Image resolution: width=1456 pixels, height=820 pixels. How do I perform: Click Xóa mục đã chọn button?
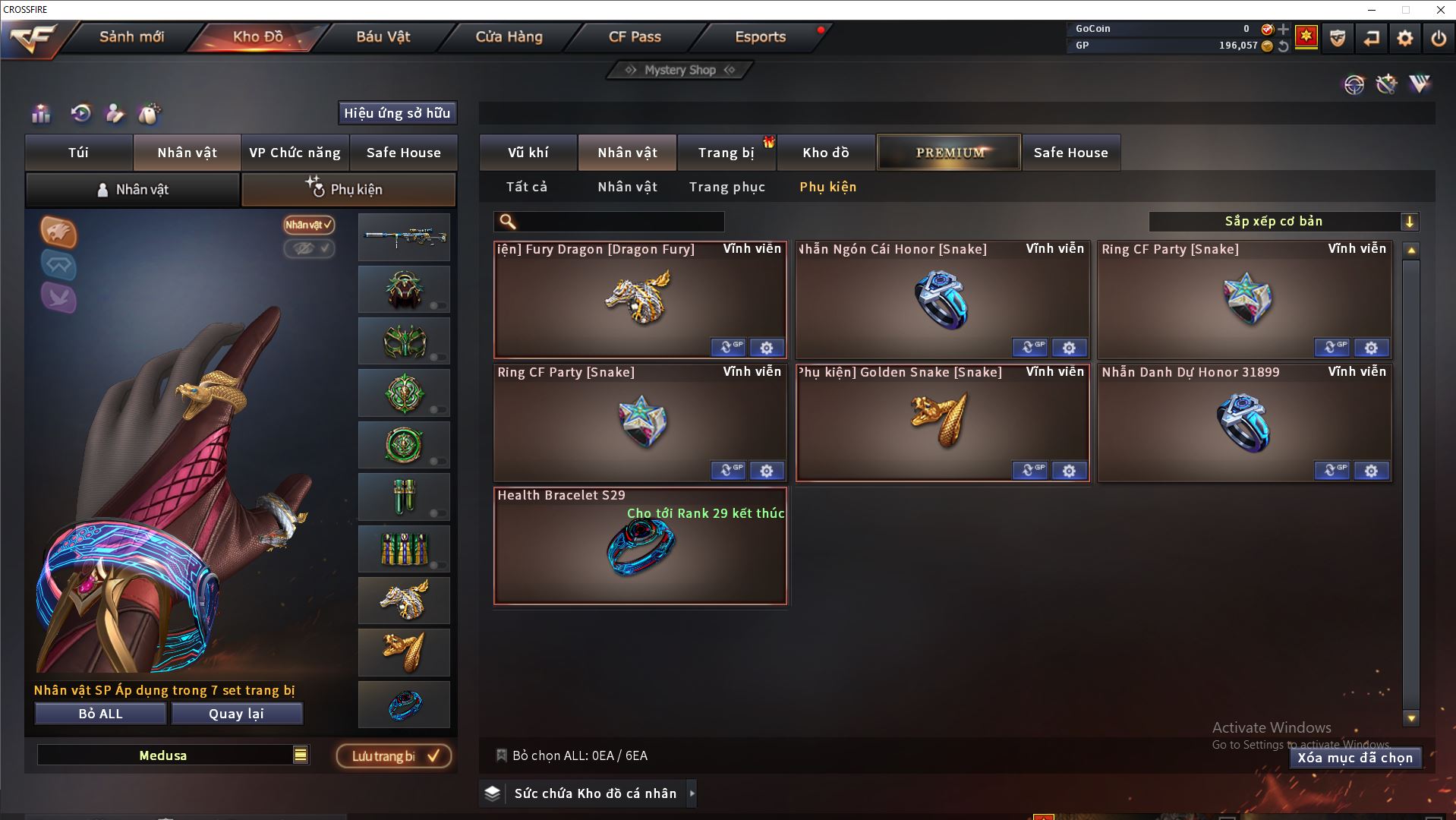point(1355,758)
